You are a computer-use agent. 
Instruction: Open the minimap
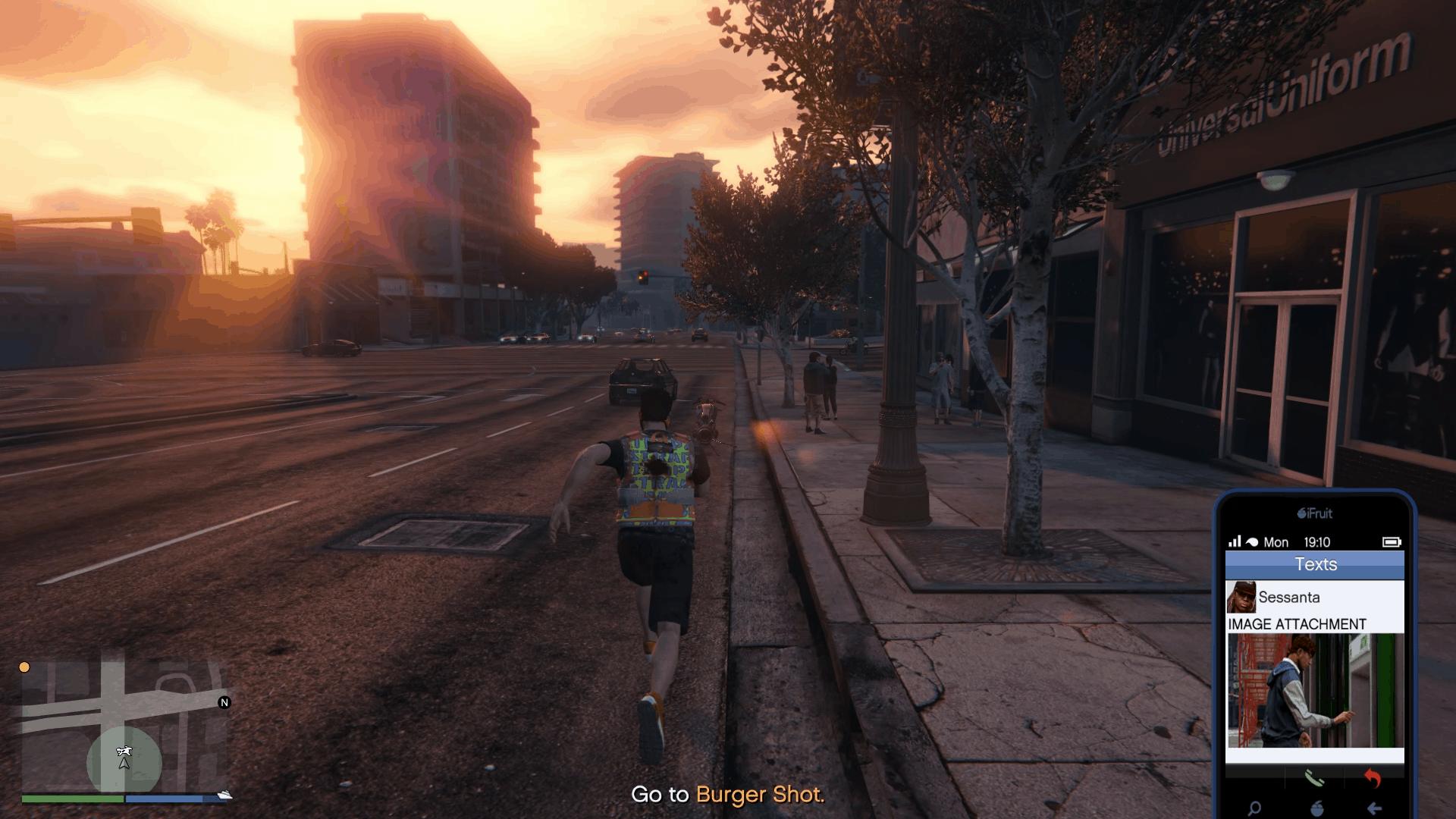pyautogui.click(x=124, y=726)
